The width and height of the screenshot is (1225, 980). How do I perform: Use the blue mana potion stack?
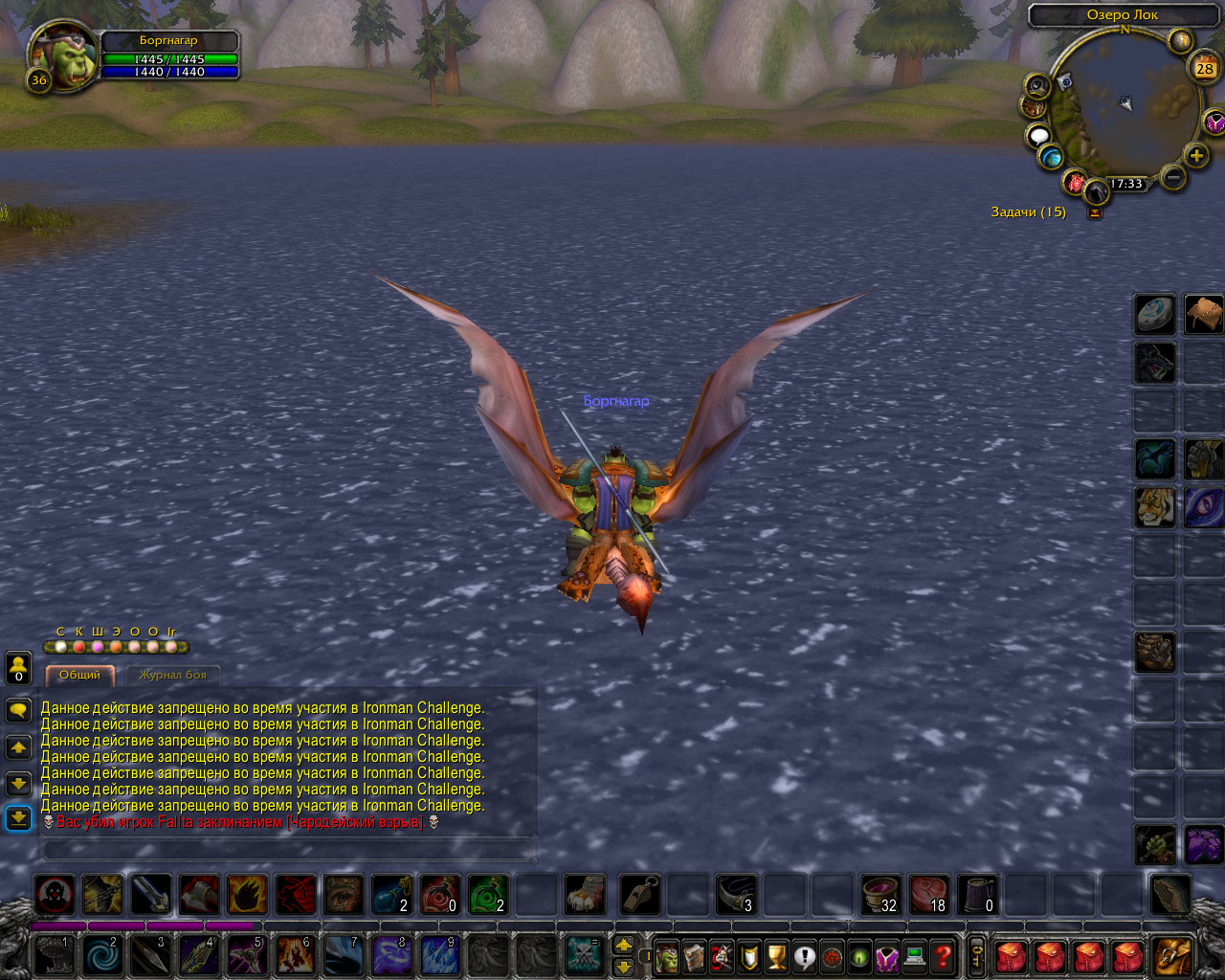[391, 895]
